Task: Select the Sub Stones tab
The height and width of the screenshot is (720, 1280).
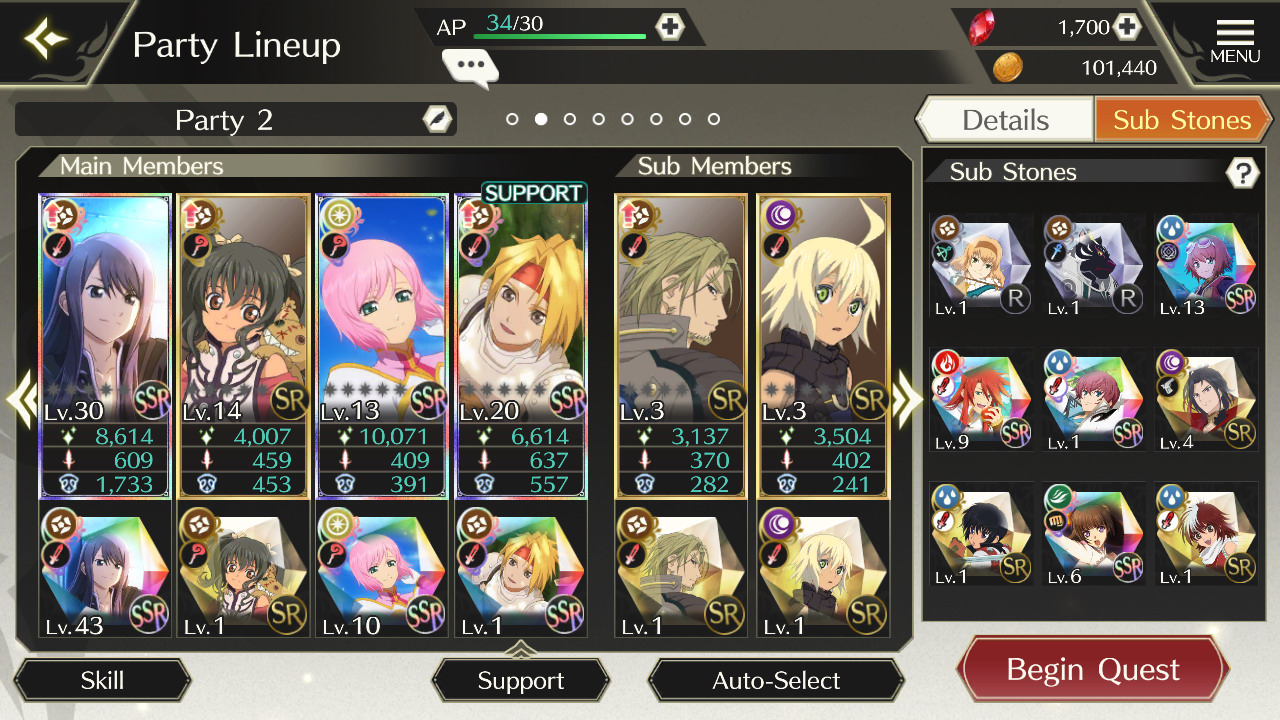Action: [x=1182, y=120]
